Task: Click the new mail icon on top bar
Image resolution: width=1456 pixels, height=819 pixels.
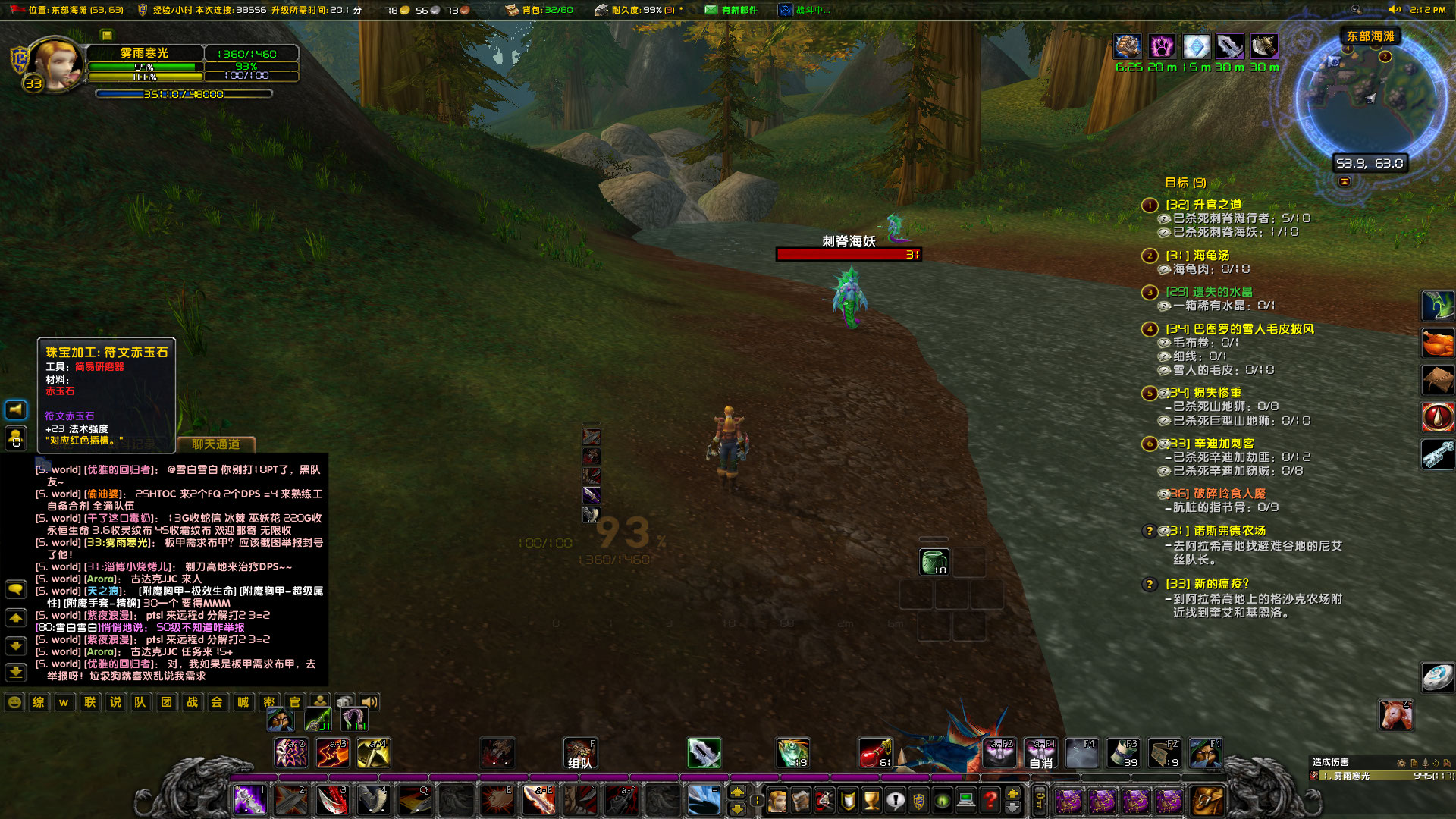Action: point(710,10)
